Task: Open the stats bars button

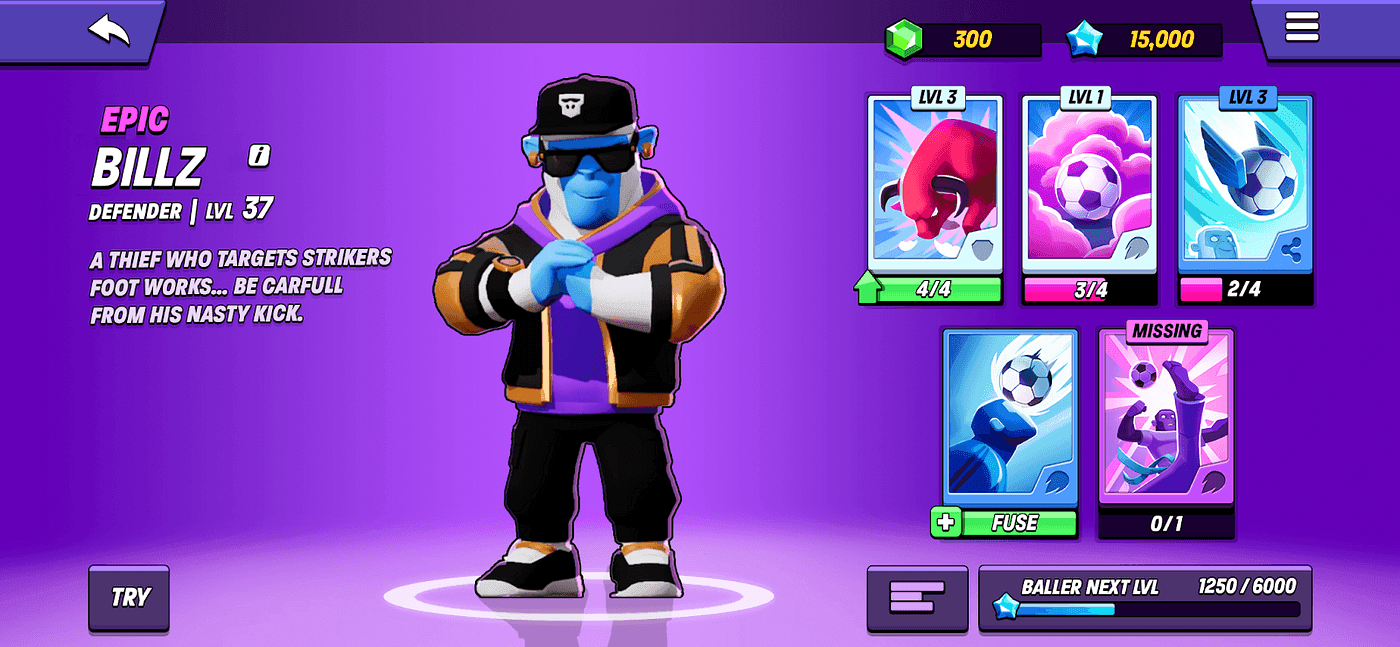Action: coord(917,598)
